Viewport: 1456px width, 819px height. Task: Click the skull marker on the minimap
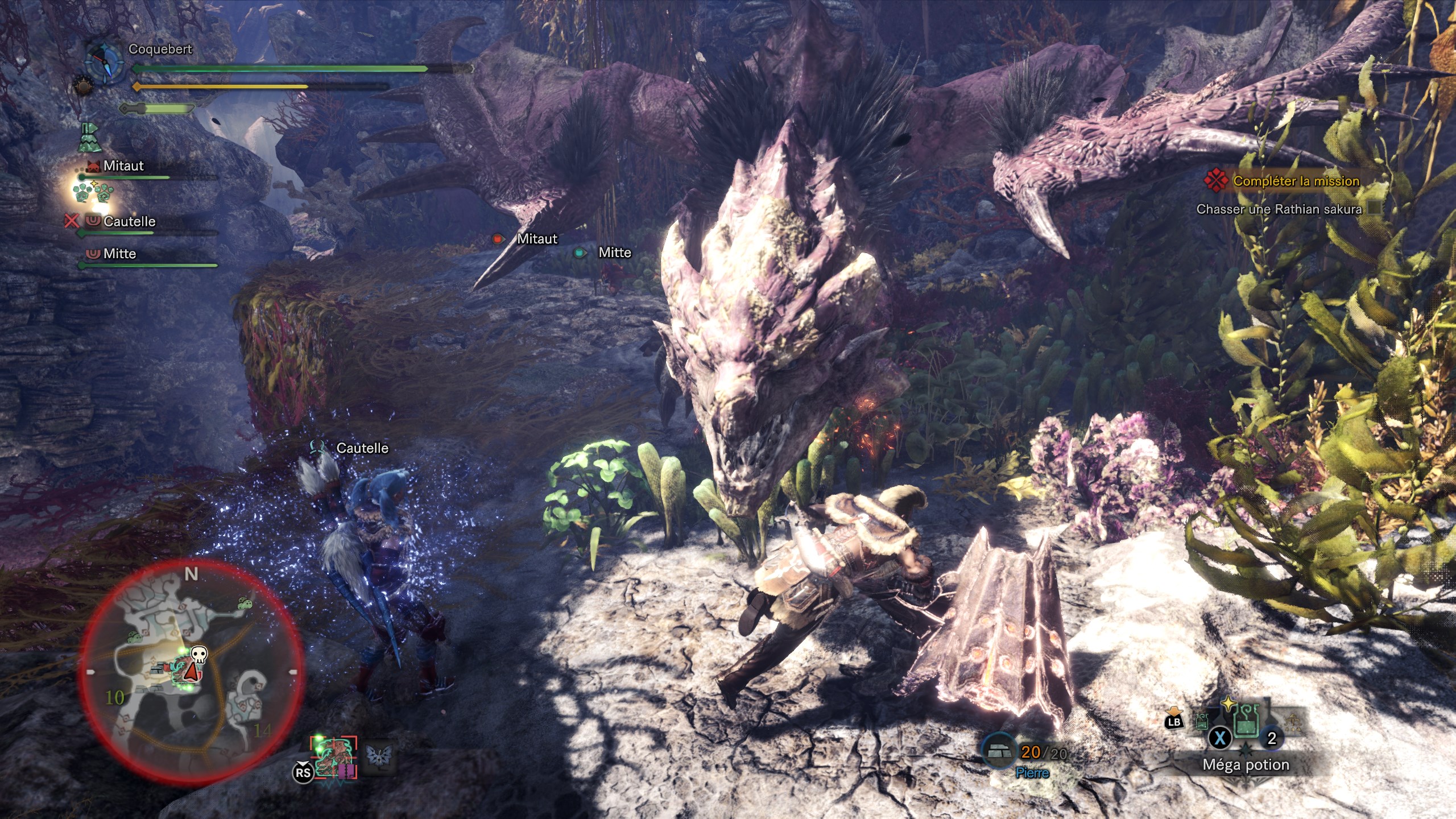[198, 655]
